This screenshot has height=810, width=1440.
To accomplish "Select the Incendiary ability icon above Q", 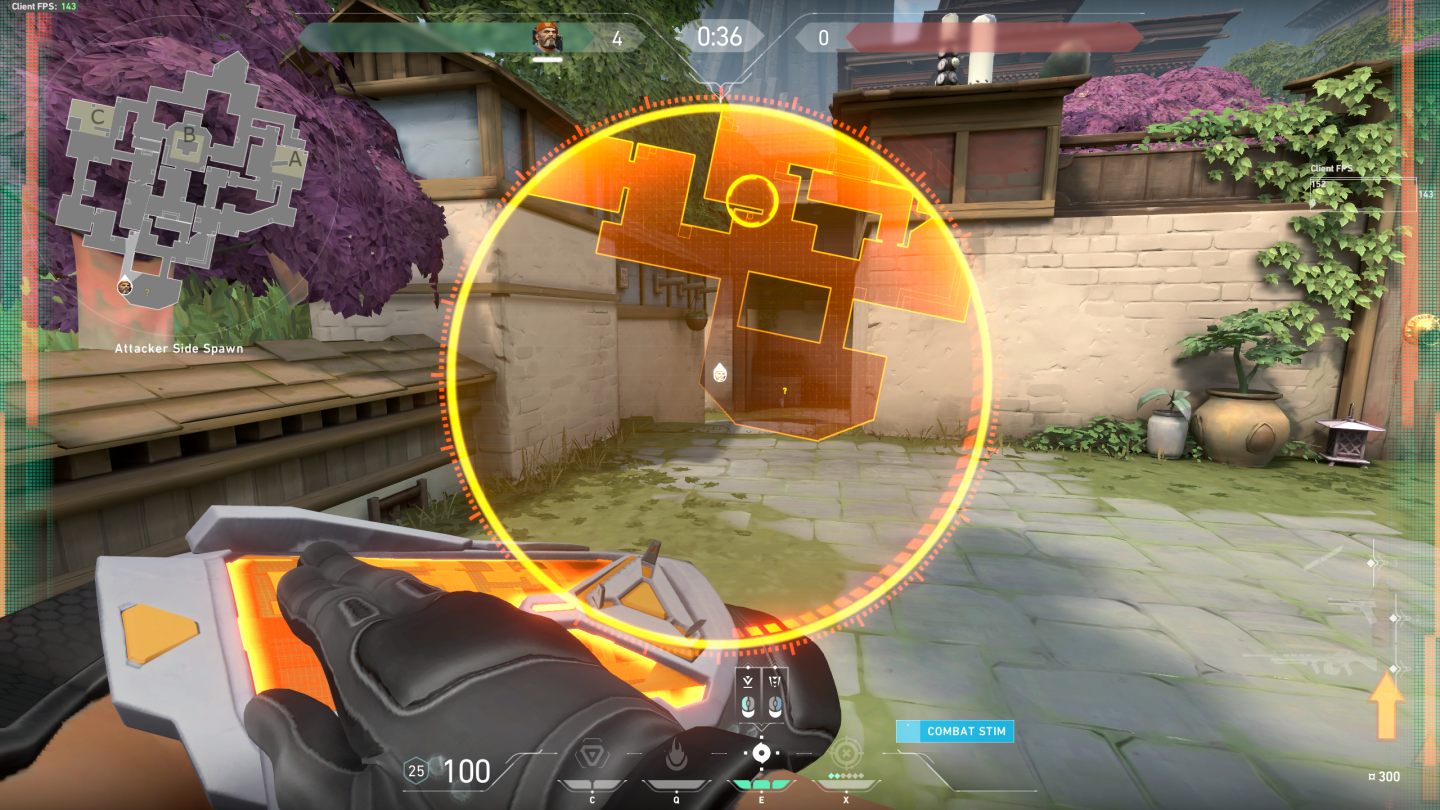I will point(676,753).
